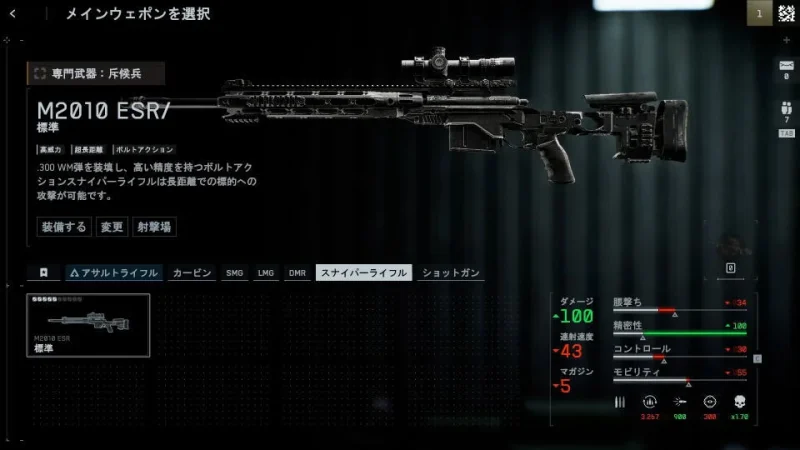
Task: Open the bookmark favorites filter tab
Action: pyautogui.click(x=44, y=272)
